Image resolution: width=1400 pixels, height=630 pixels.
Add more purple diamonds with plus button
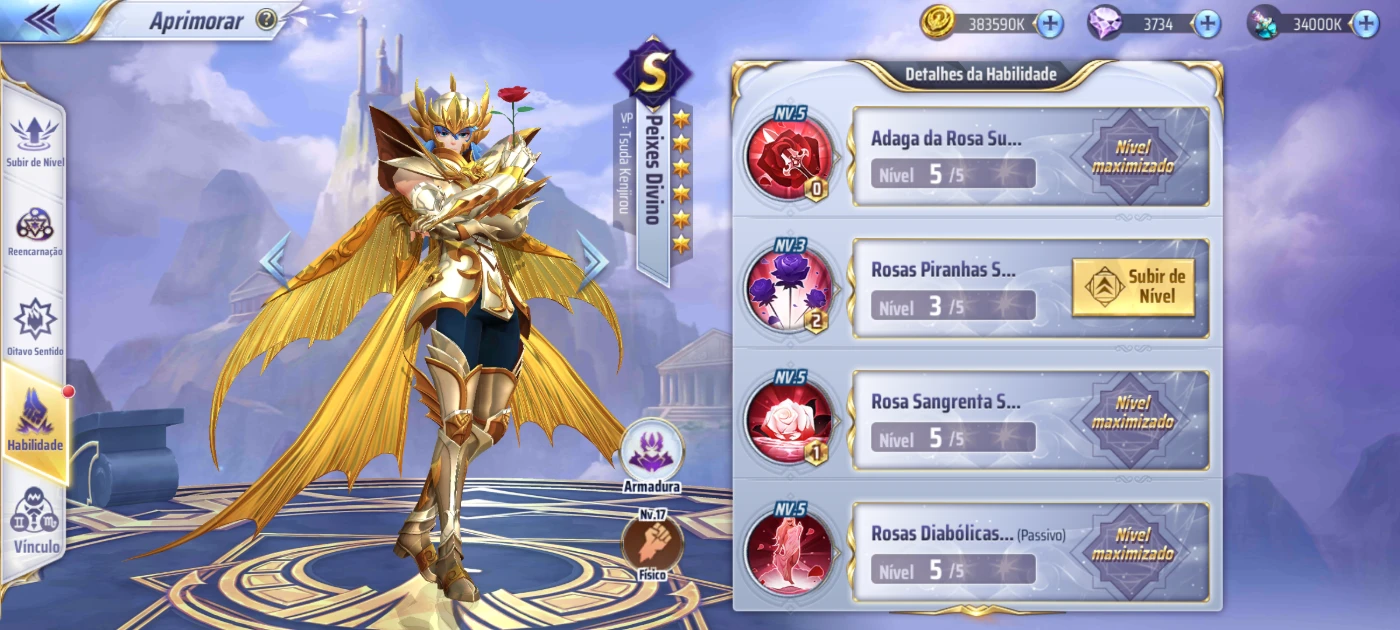tap(1207, 23)
